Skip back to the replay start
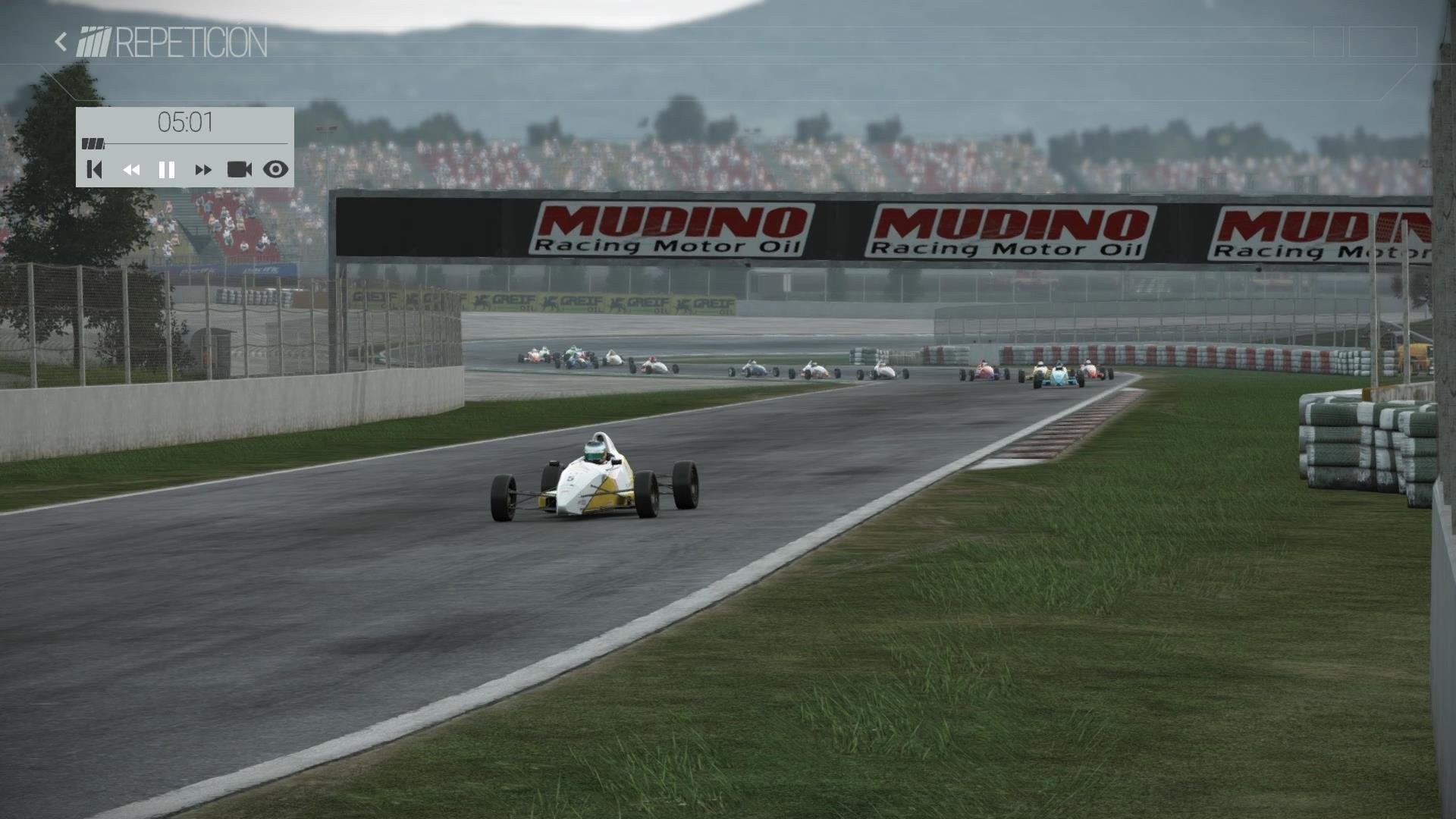Viewport: 1456px width, 819px height. point(94,170)
